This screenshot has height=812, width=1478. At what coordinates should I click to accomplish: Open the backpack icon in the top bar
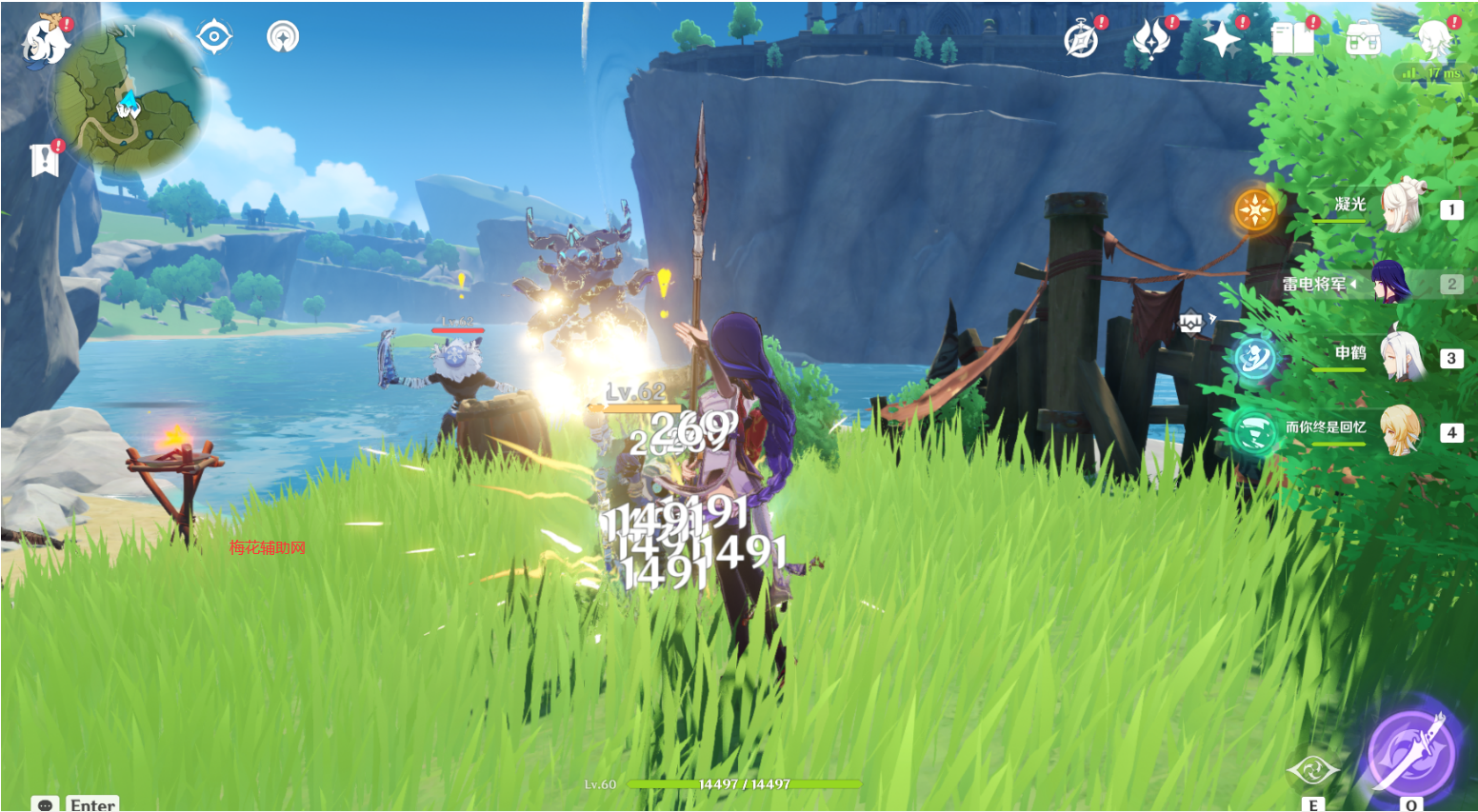1363,40
